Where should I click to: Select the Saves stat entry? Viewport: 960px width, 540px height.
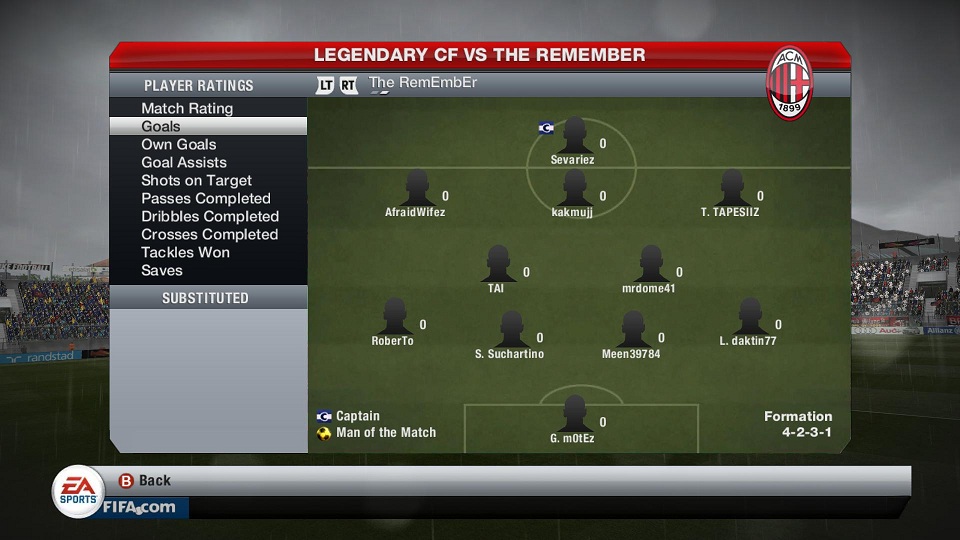click(162, 270)
